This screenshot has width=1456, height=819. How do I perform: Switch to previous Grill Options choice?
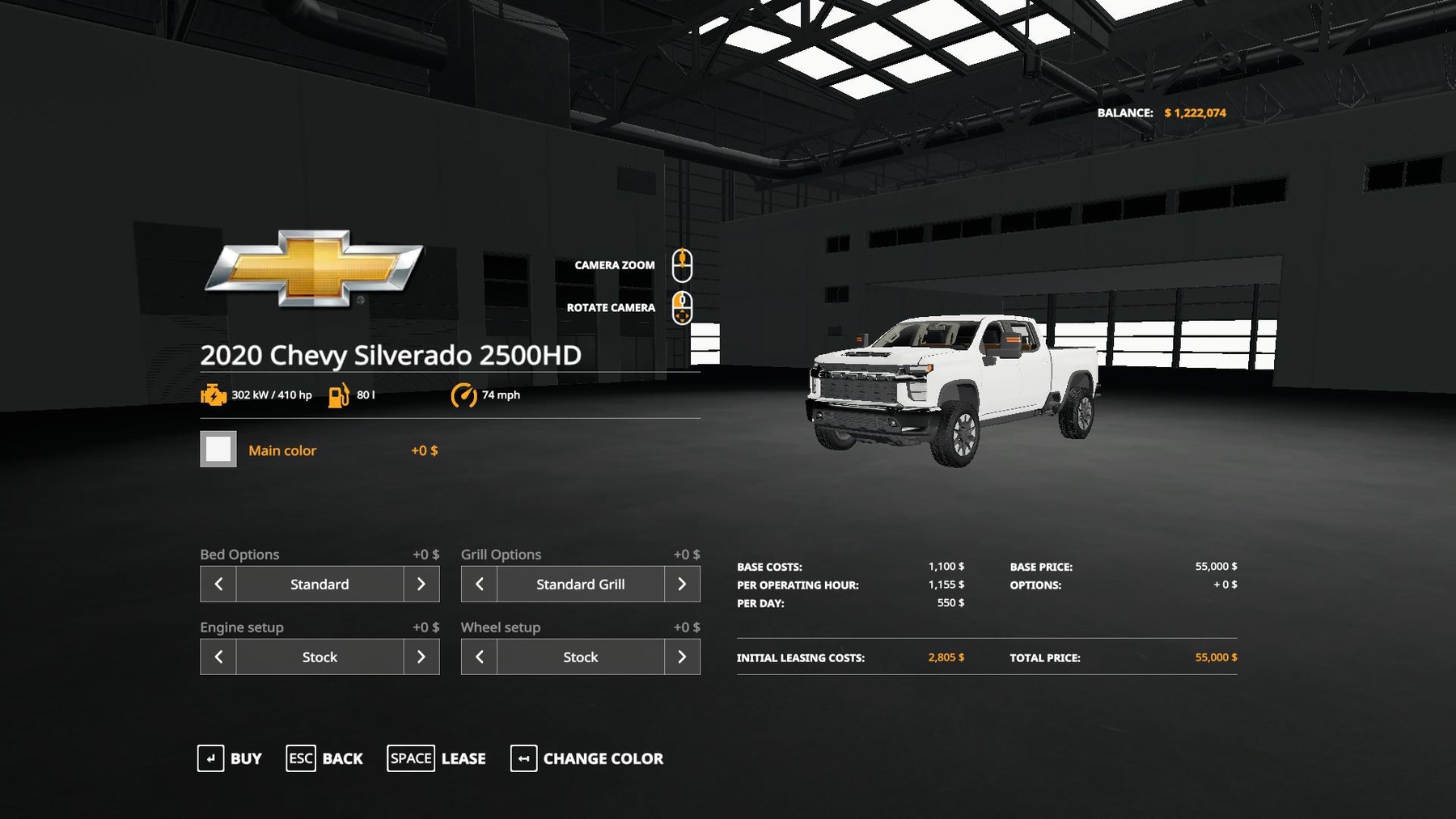tap(479, 584)
